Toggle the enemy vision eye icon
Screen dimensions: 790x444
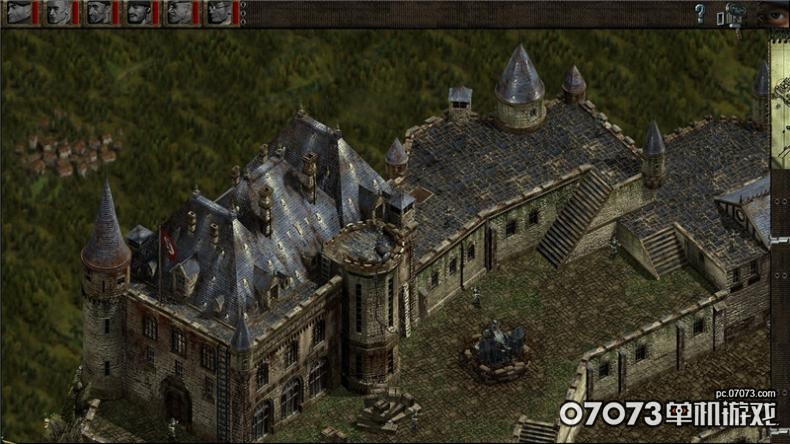pos(773,13)
